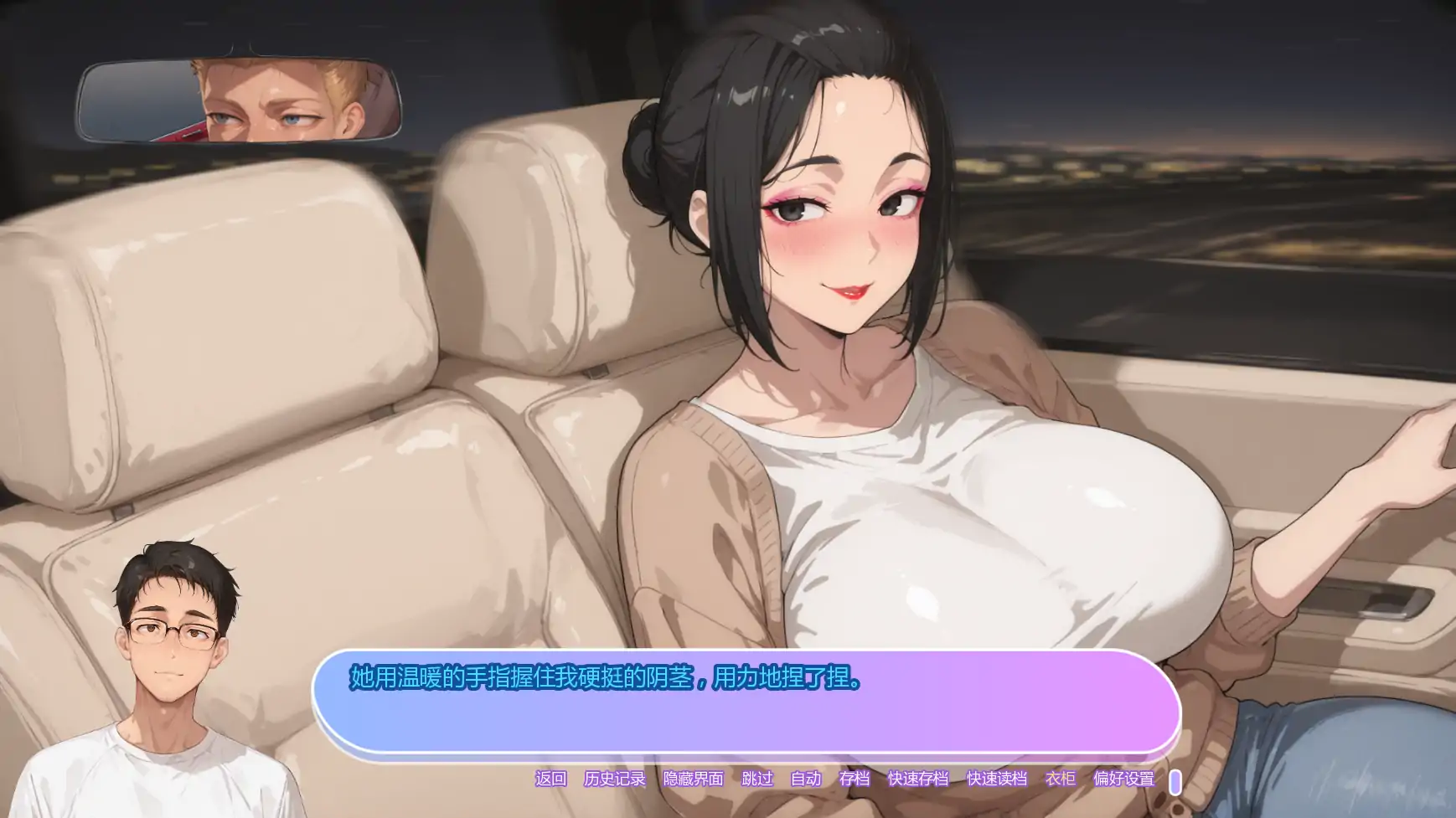点击“快速读档”读取快速存档

coord(997,779)
